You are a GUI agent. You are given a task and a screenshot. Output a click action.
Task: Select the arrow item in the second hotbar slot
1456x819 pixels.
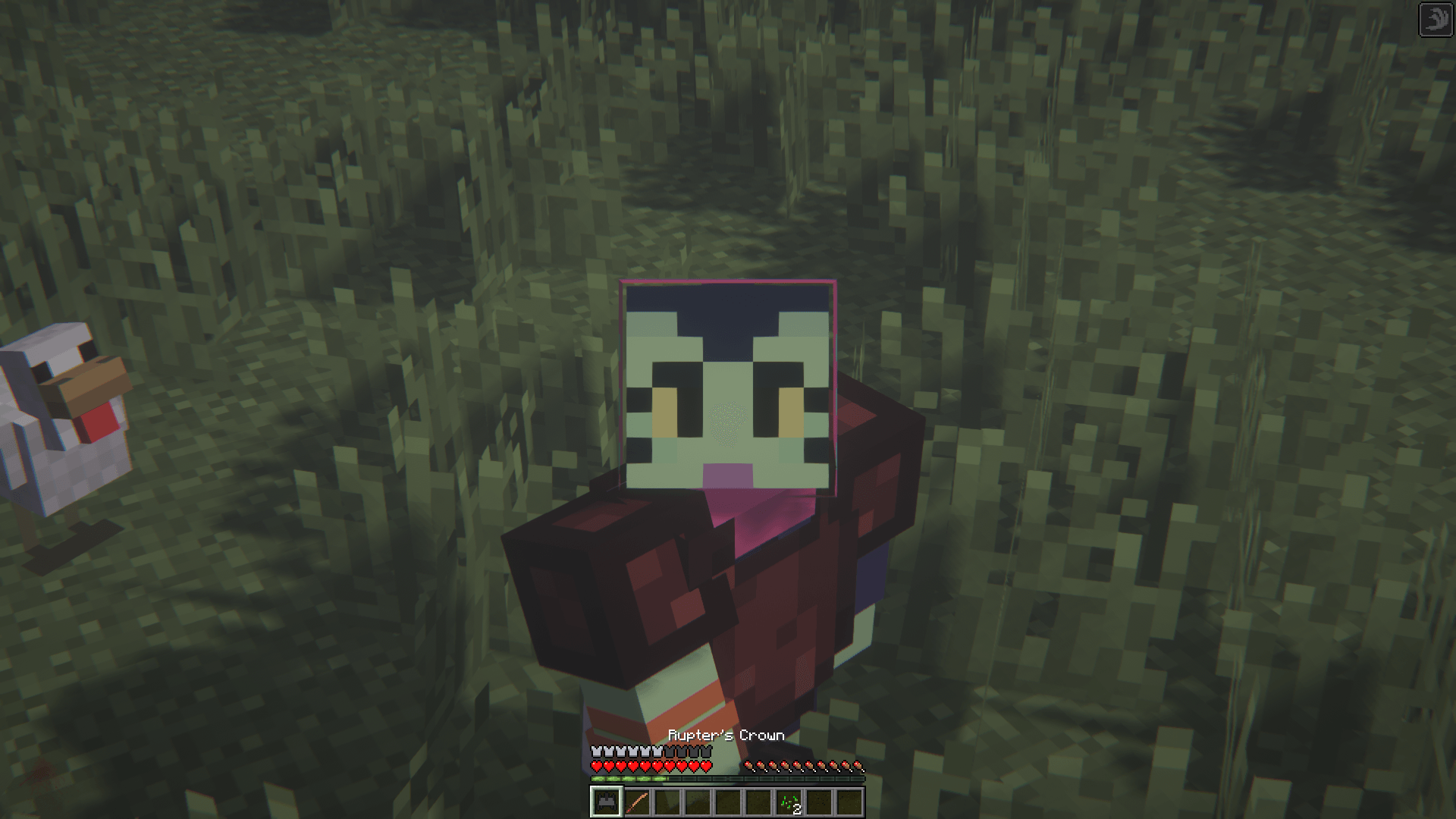(637, 802)
